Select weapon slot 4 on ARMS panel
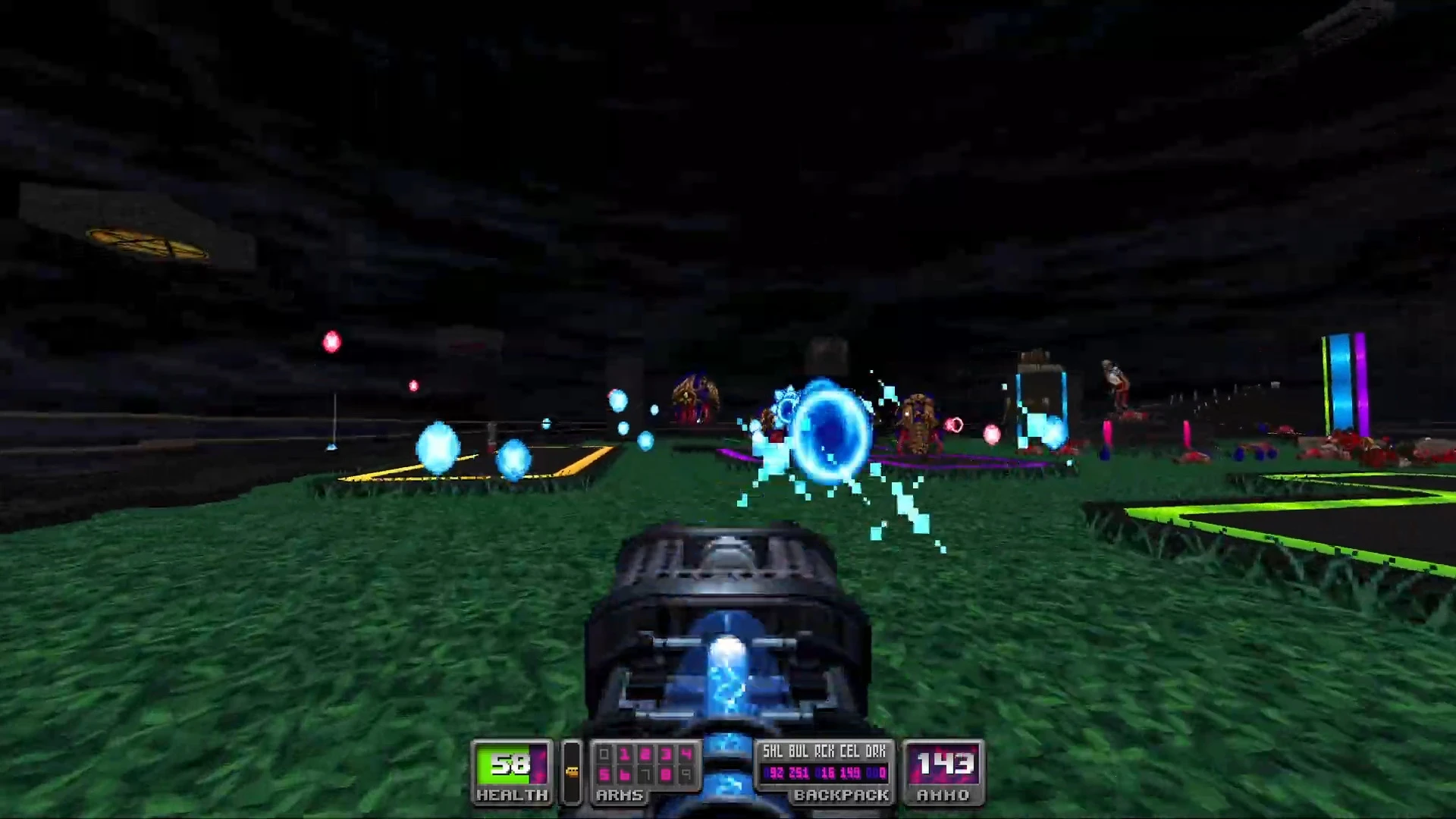This screenshot has width=1456, height=819. 684,754
